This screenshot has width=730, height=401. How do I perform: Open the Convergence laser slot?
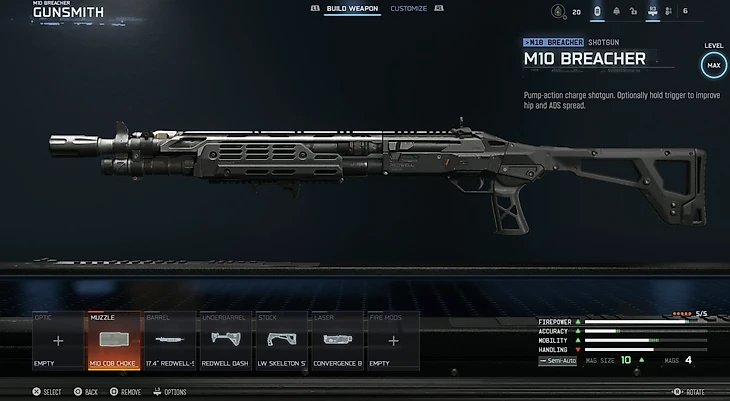337,341
